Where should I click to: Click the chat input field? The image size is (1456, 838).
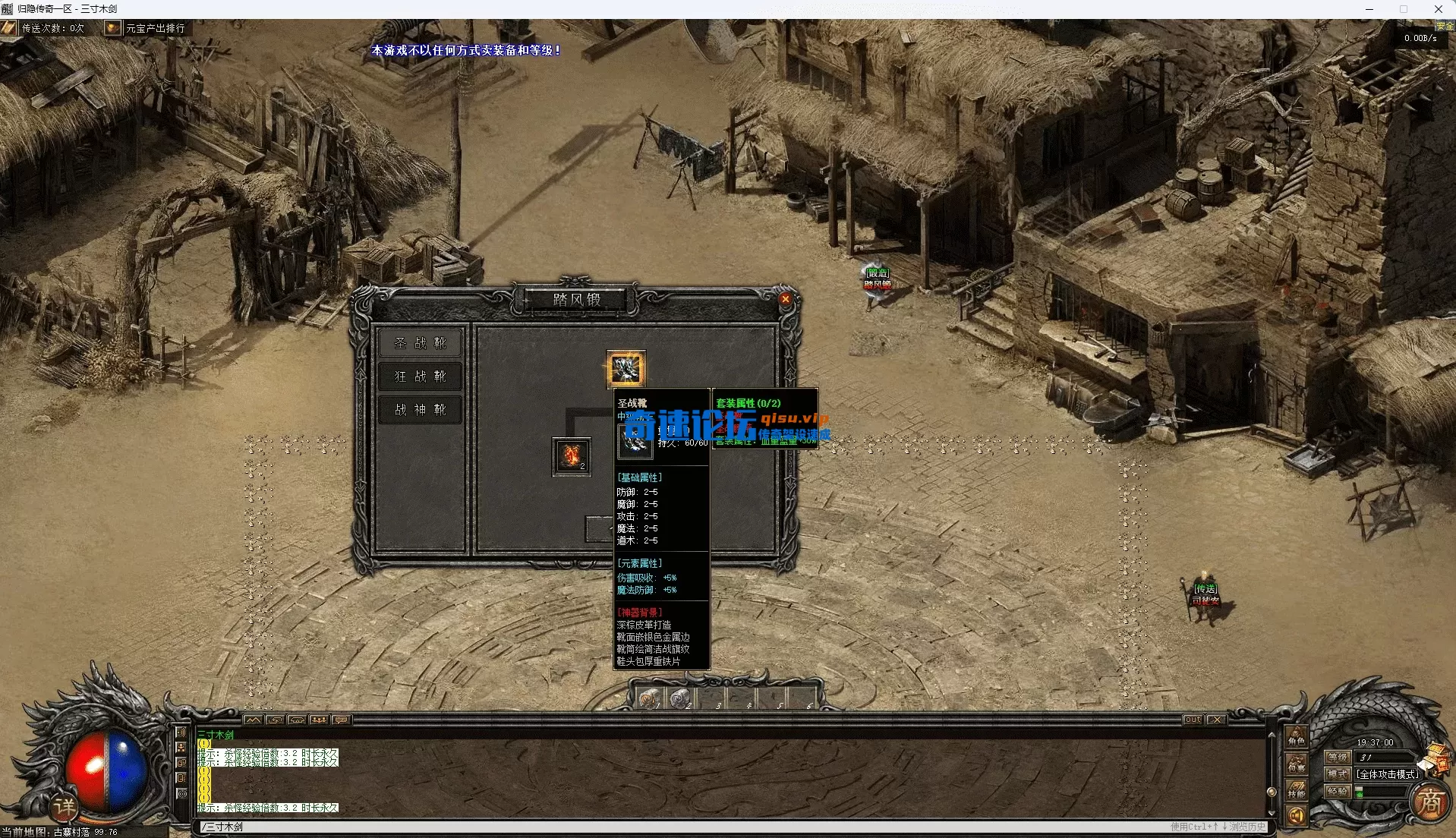[x=683, y=827]
